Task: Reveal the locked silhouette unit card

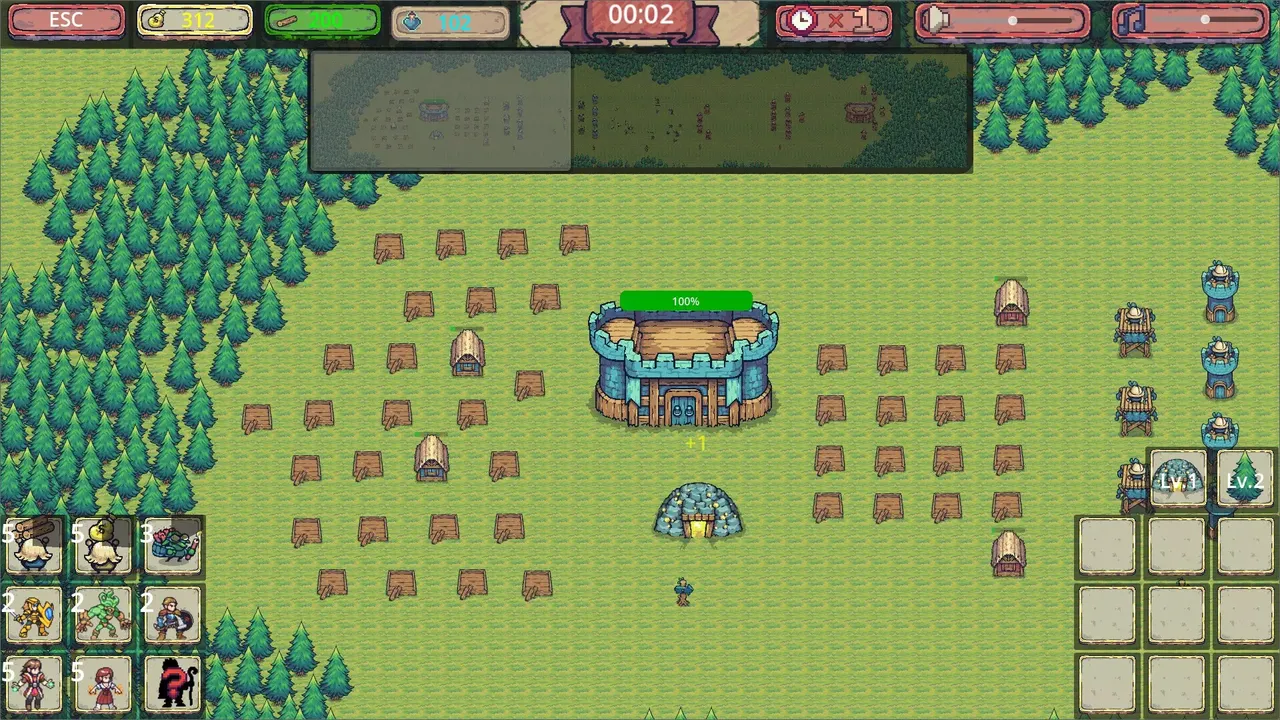Action: [x=173, y=682]
